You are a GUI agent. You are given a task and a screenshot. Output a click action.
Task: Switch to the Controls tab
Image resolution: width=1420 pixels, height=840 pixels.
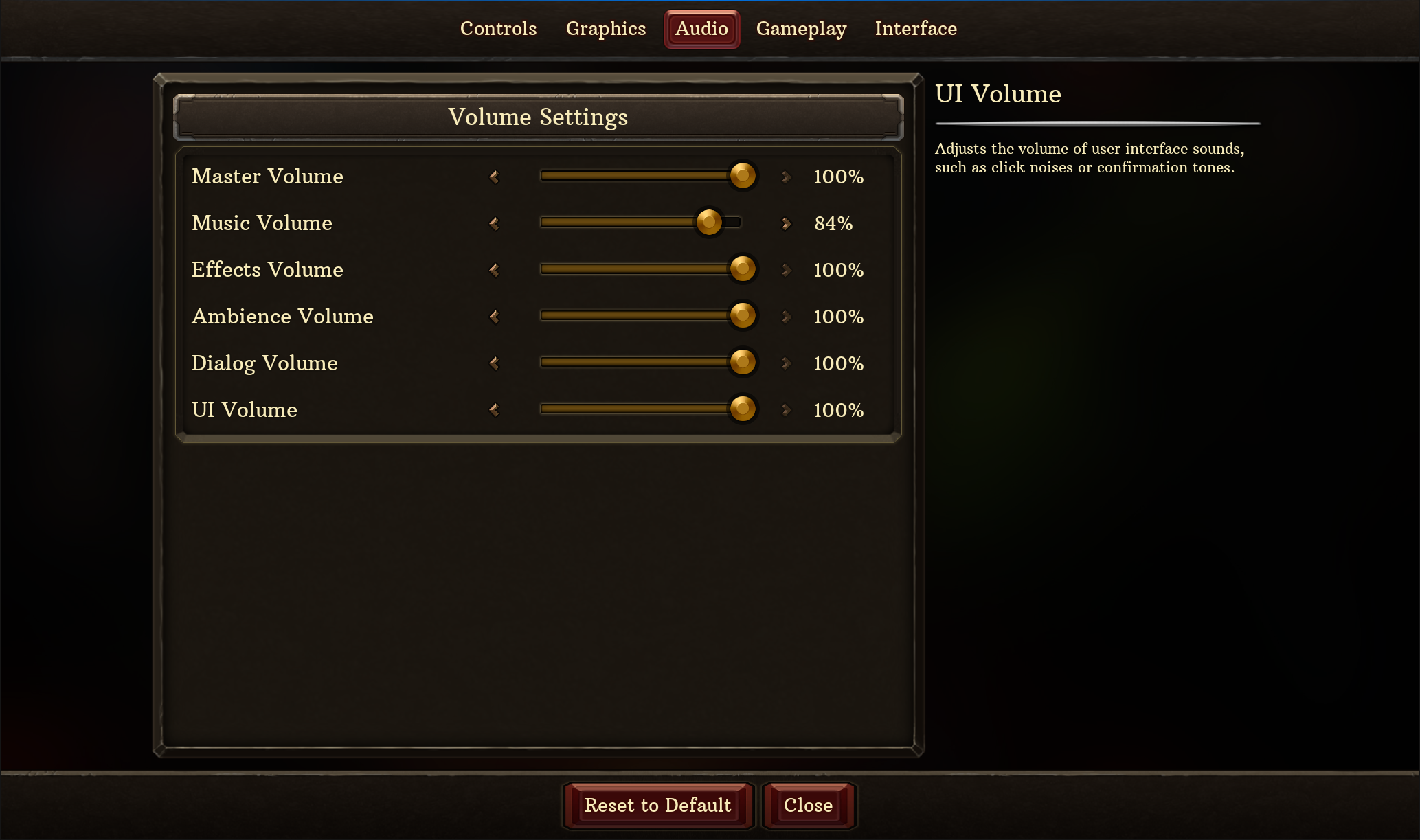(498, 29)
